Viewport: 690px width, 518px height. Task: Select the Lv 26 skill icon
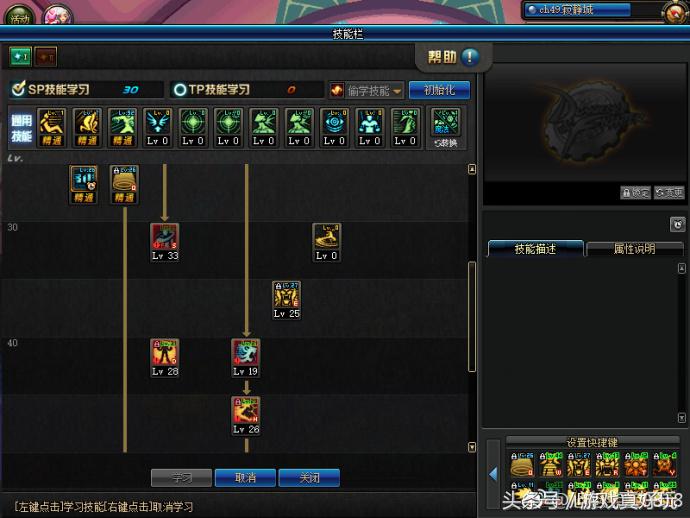246,411
